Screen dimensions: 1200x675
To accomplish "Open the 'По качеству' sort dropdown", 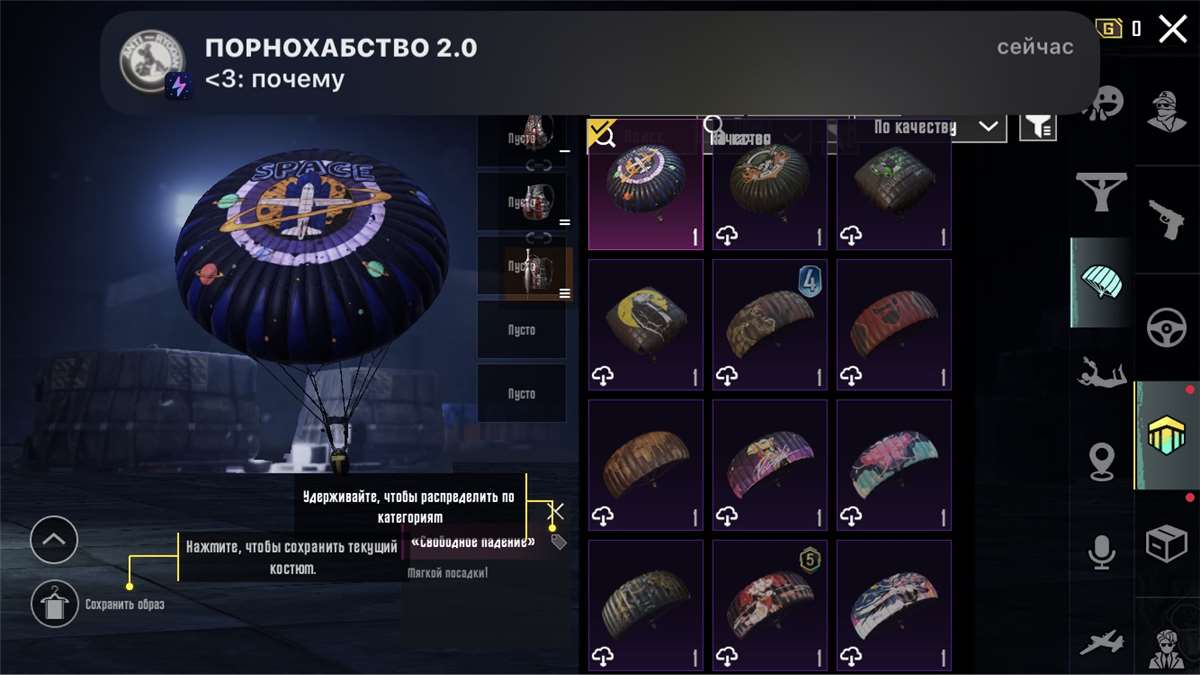I will 935,127.
